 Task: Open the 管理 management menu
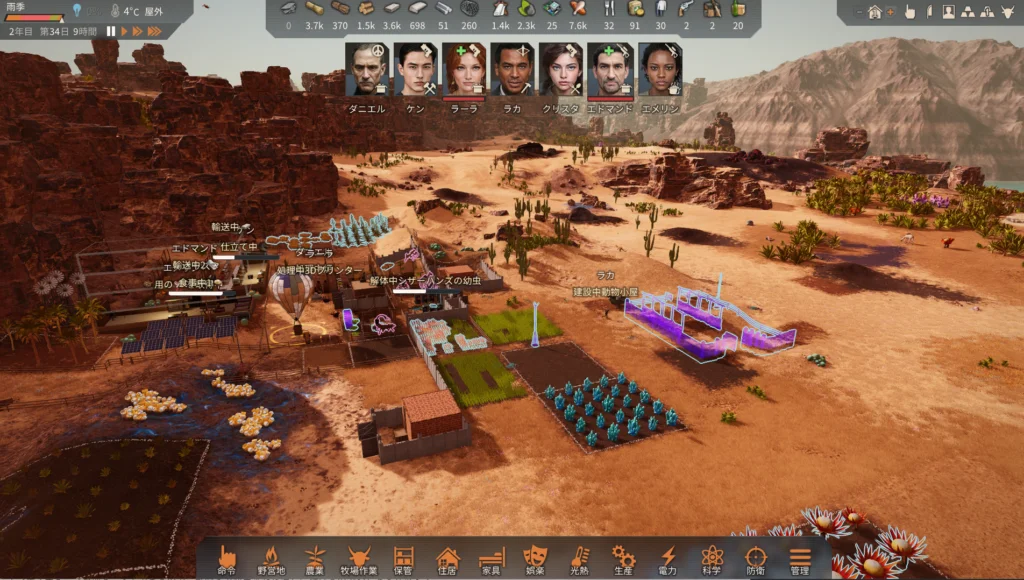[x=800, y=559]
